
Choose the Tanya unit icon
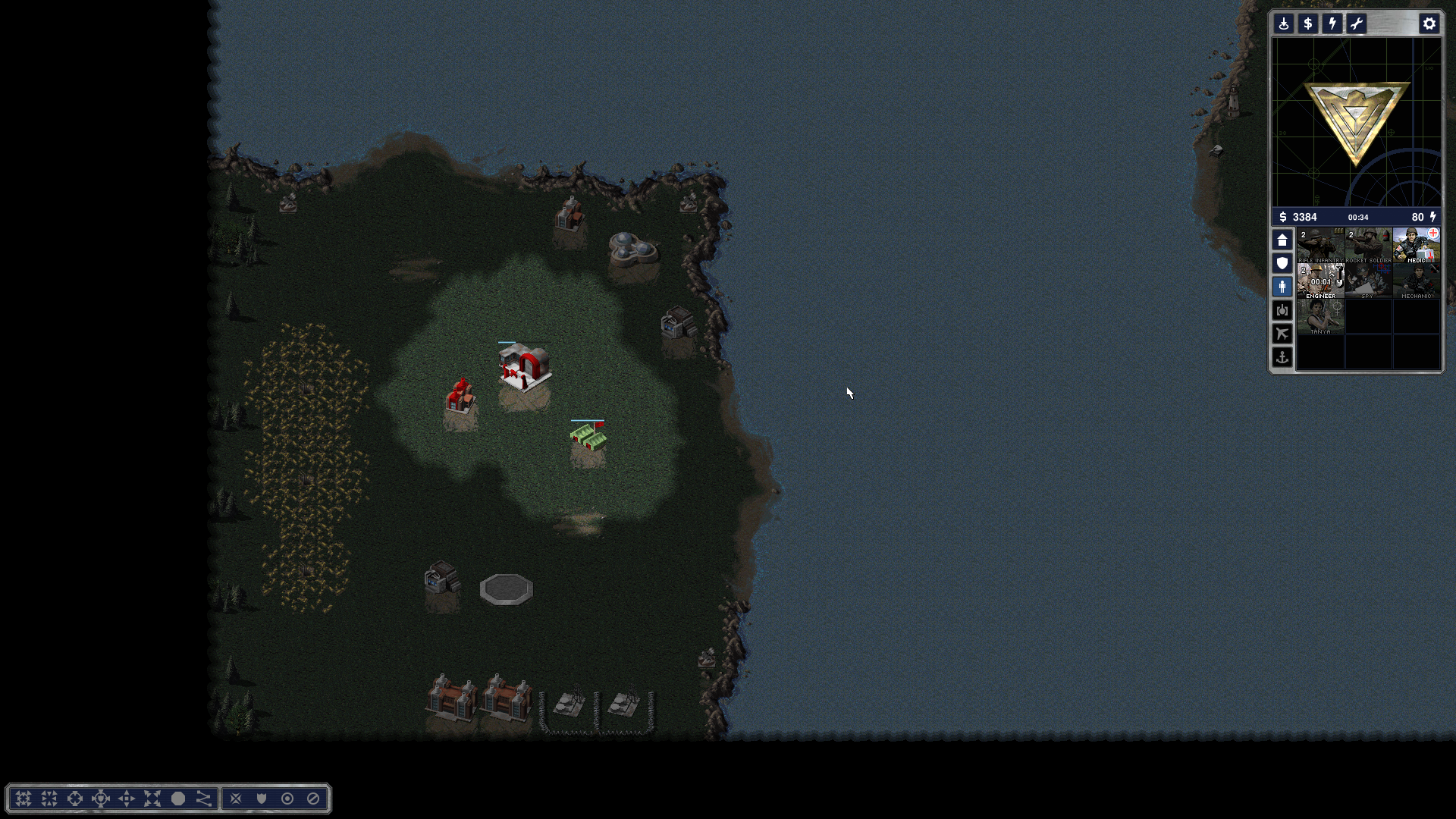[x=1320, y=317]
